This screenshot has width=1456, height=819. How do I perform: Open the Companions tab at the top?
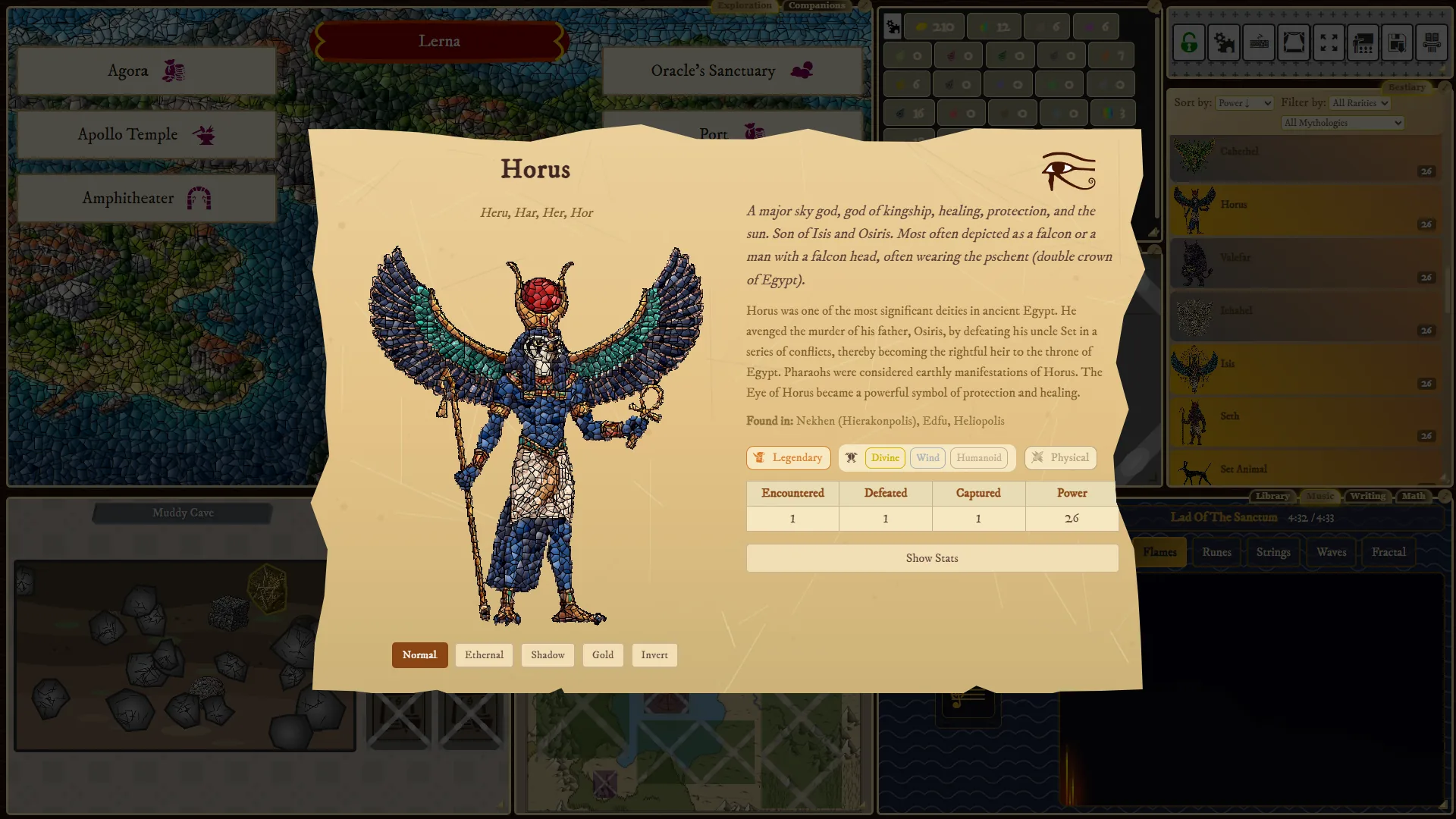point(816,5)
